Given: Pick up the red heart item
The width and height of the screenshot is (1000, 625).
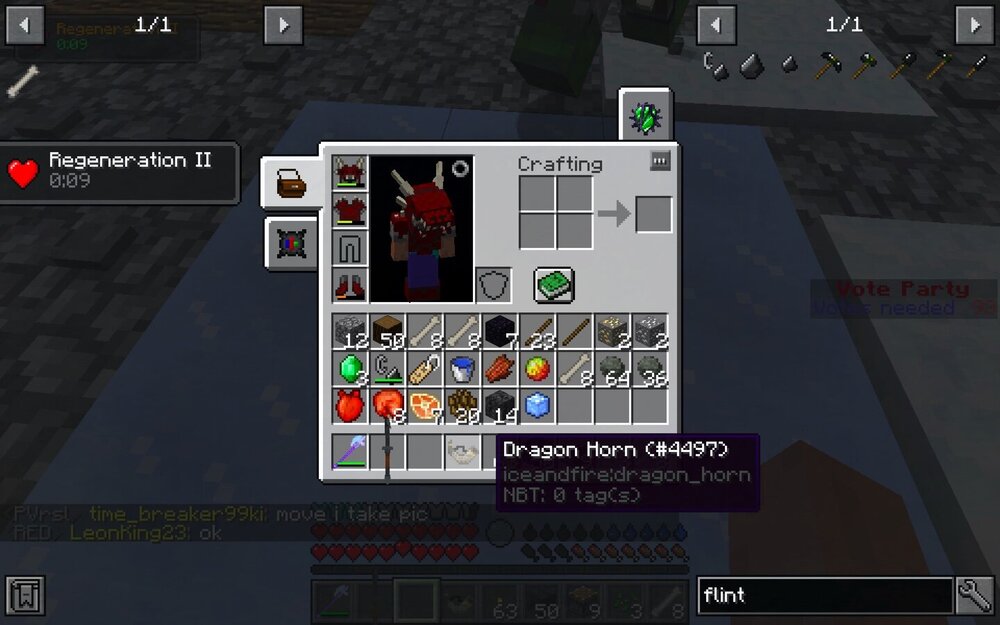Looking at the screenshot, I should [350, 406].
